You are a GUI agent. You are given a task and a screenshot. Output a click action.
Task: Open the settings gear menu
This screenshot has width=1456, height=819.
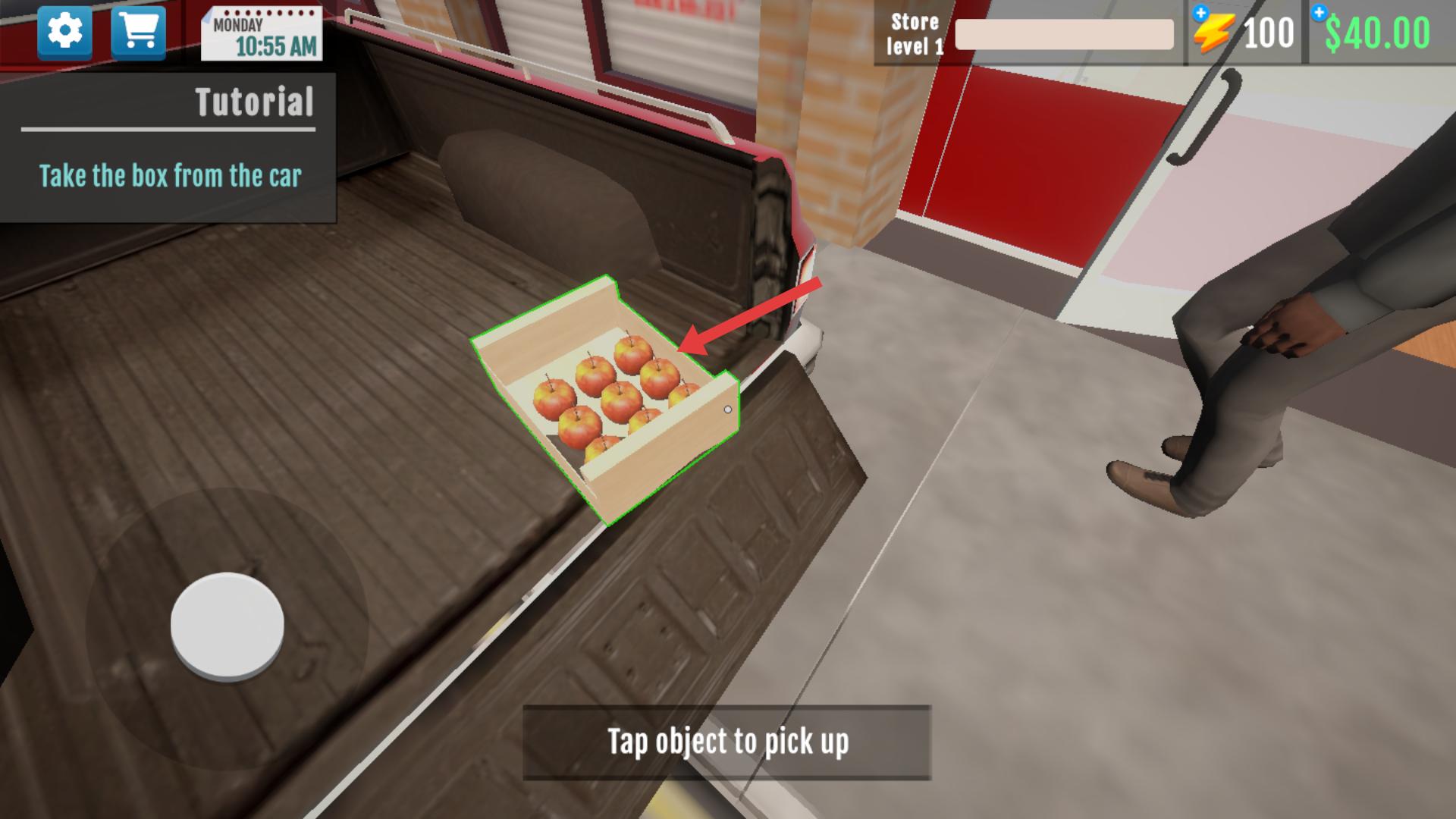pos(65,32)
